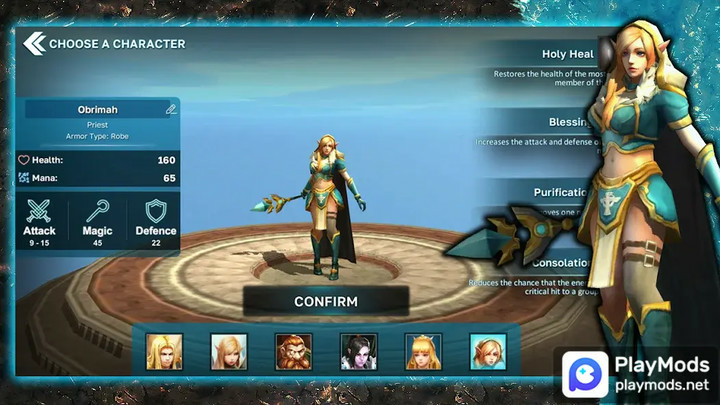Confirm the selected character

(325, 301)
